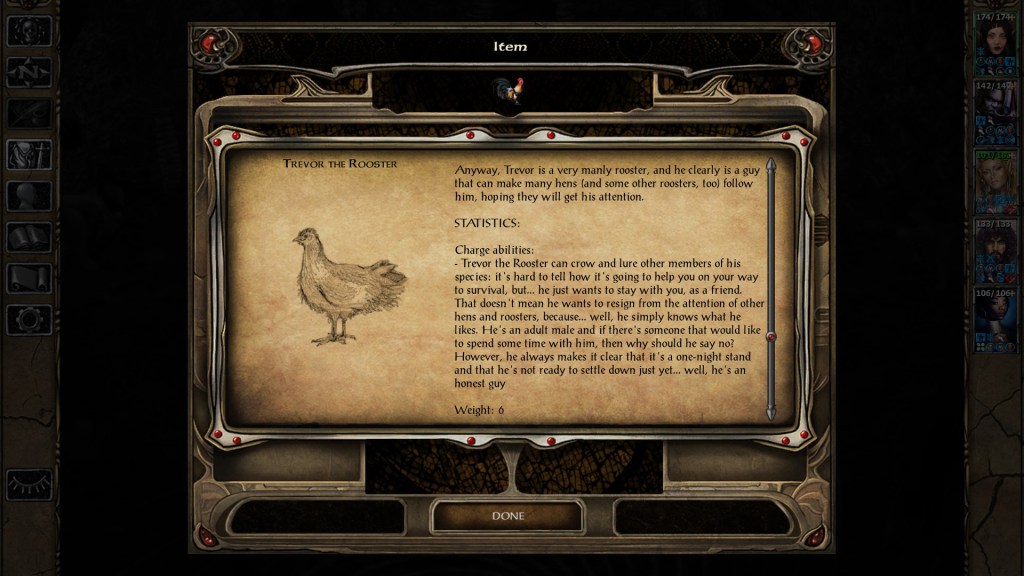Open the options gear button
This screenshot has height=576, width=1024.
coord(29,320)
